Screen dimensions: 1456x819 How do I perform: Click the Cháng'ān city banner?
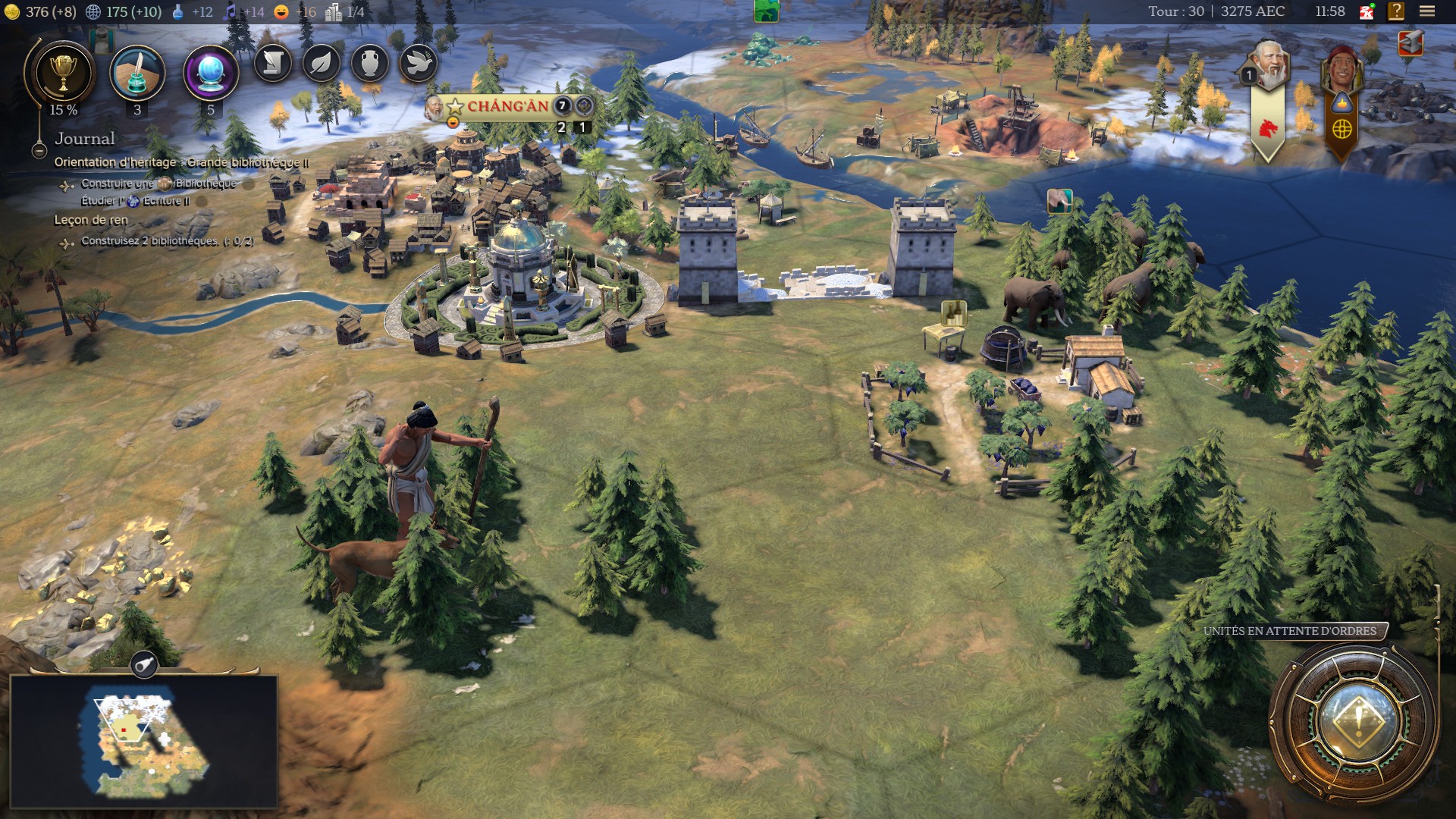pos(507,106)
